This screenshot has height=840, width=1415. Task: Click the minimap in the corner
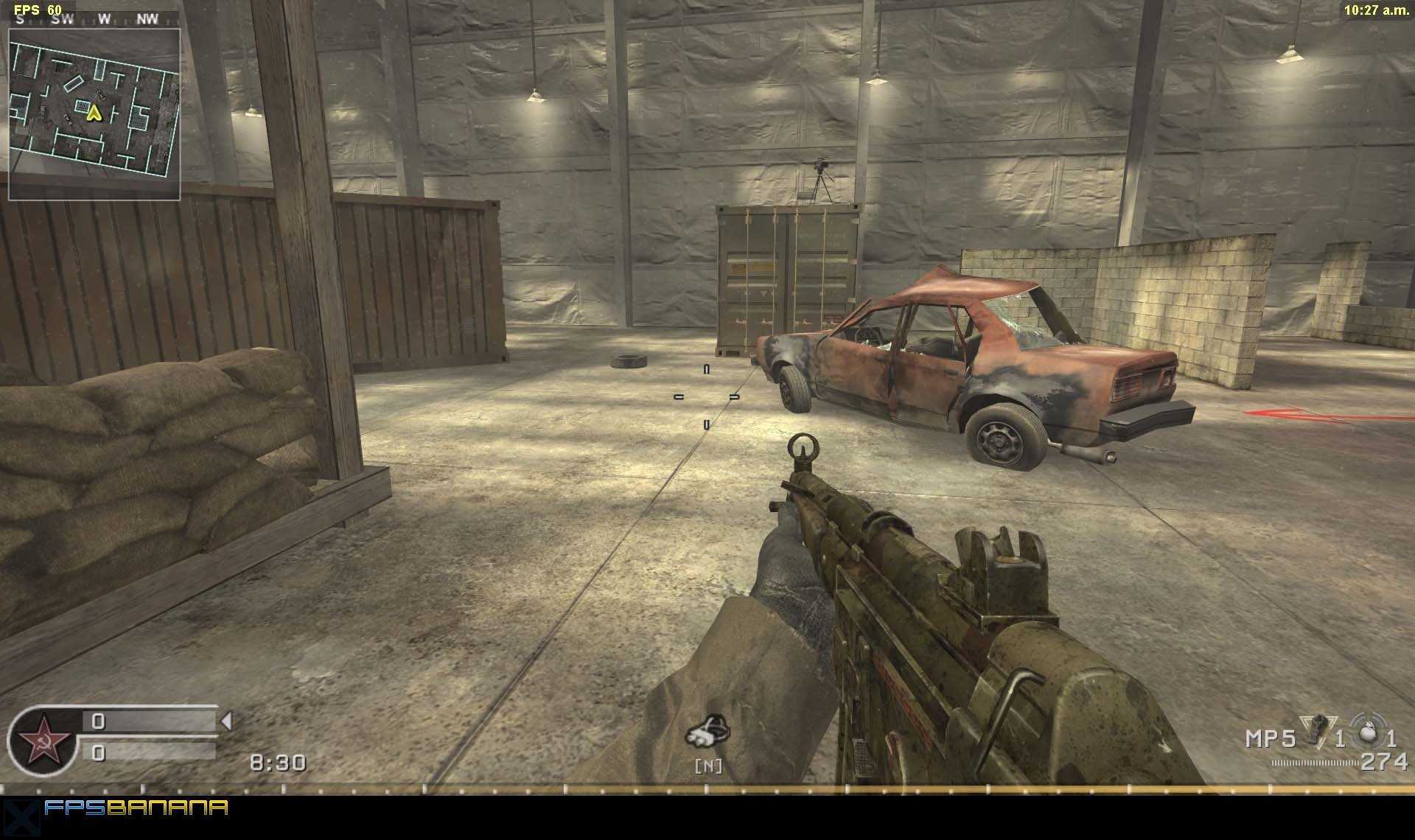94,114
